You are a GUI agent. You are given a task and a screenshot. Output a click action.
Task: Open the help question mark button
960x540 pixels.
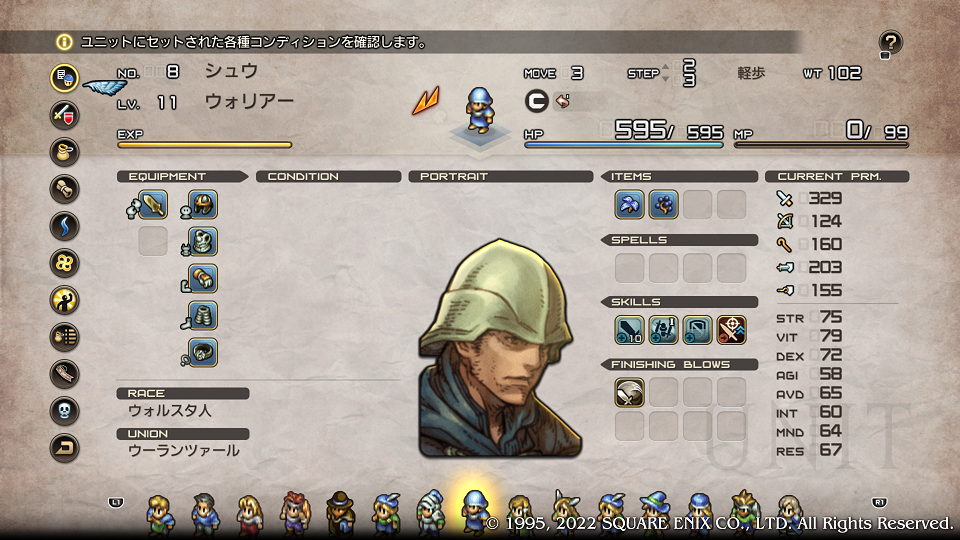click(891, 43)
